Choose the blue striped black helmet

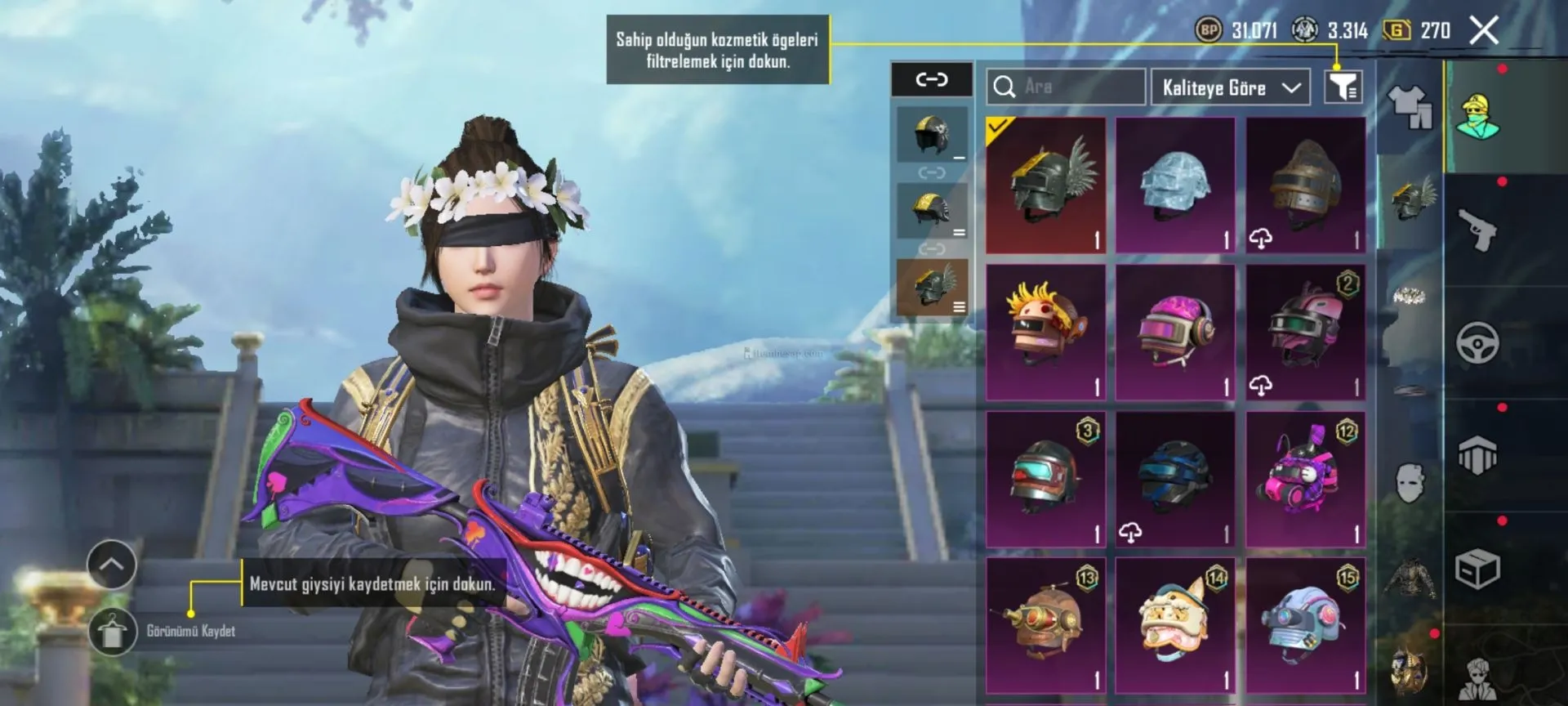(1175, 479)
